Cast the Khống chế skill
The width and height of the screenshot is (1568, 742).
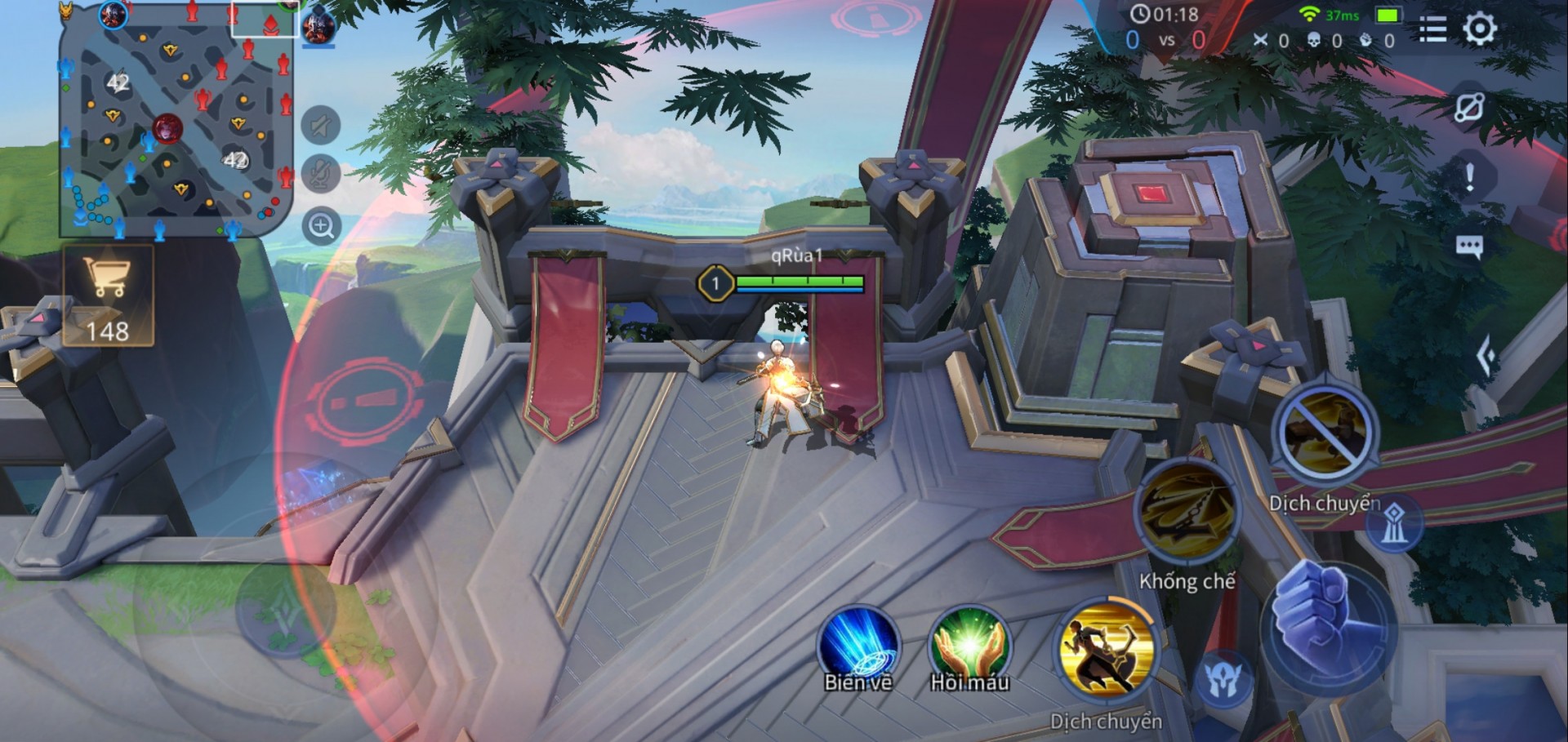(x=1187, y=512)
